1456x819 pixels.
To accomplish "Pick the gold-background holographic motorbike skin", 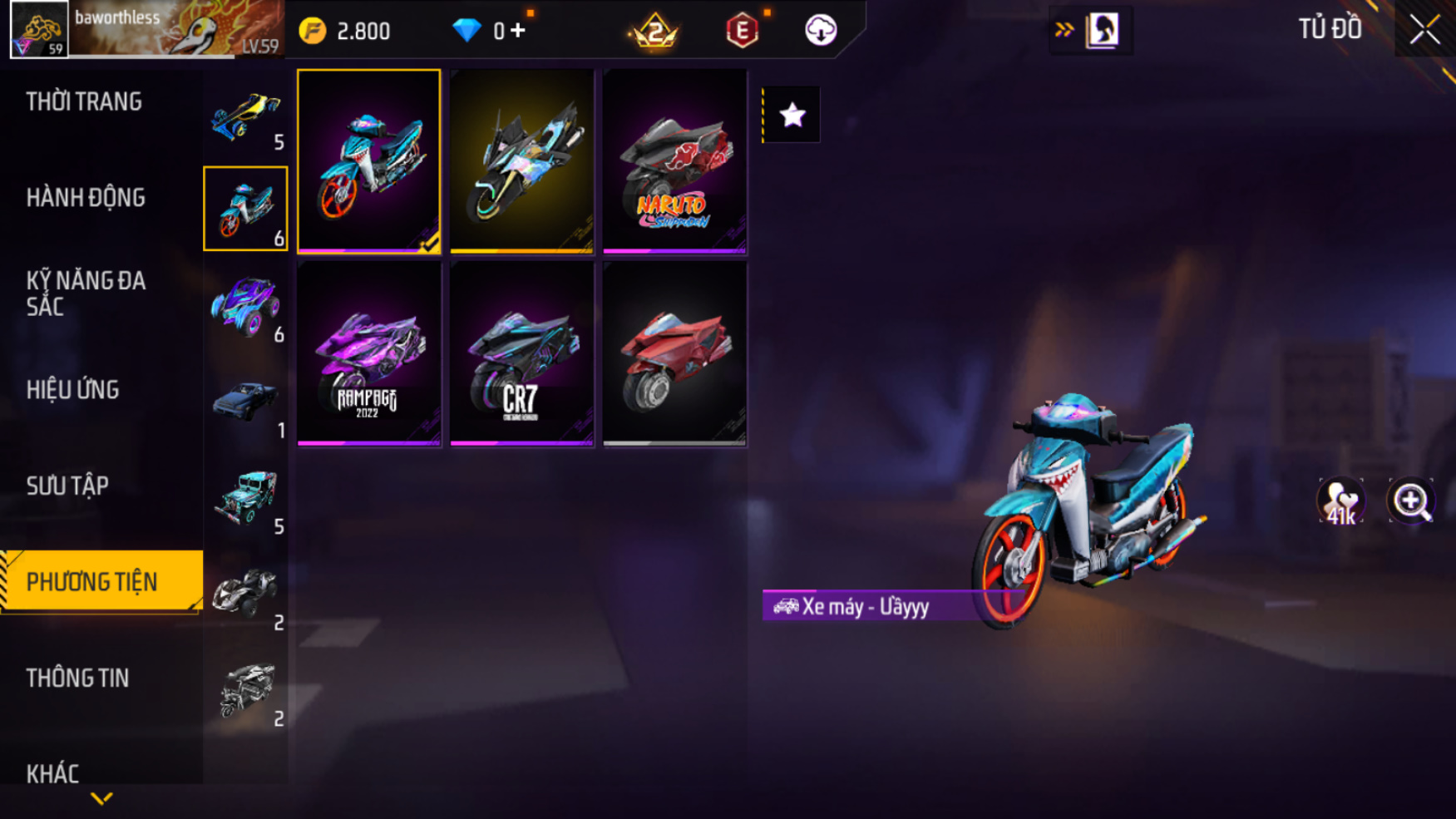I will (x=521, y=160).
